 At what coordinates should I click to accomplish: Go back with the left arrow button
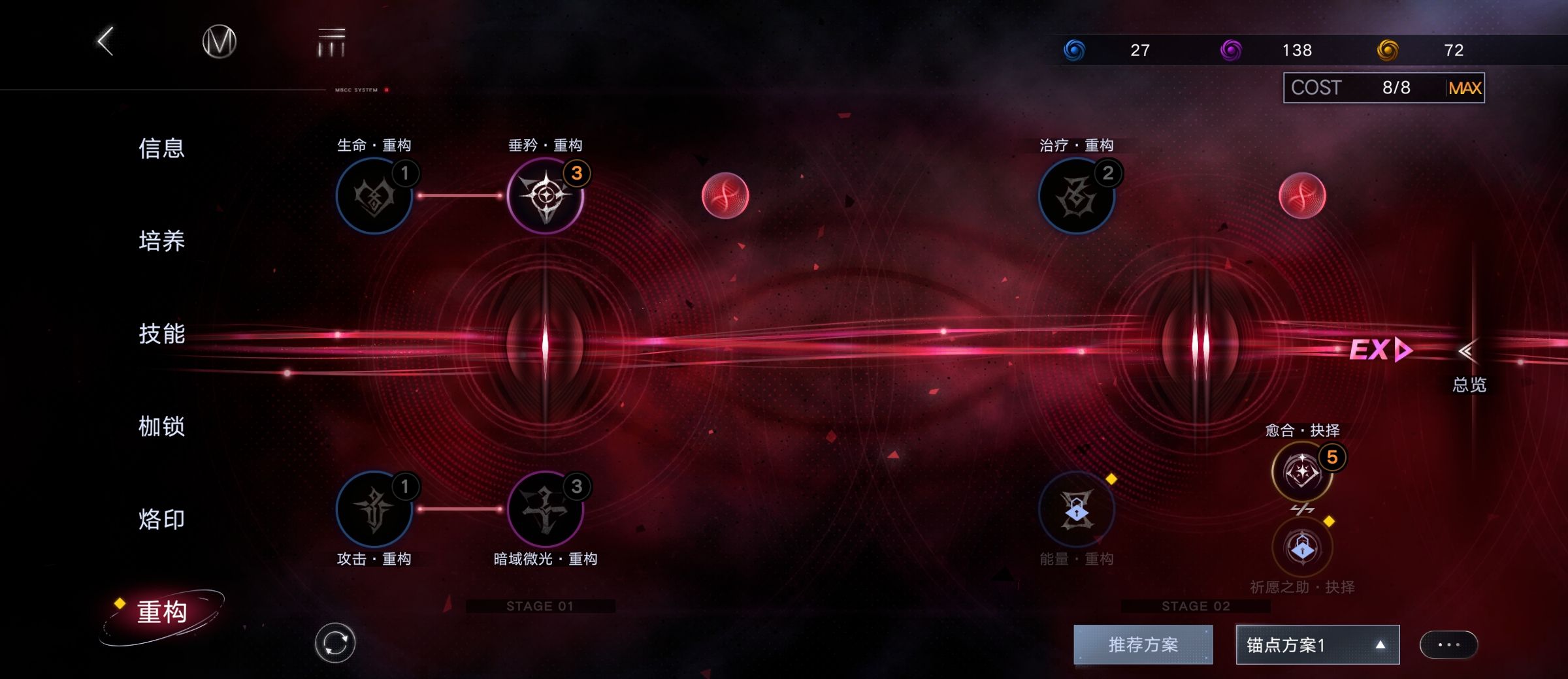(106, 42)
